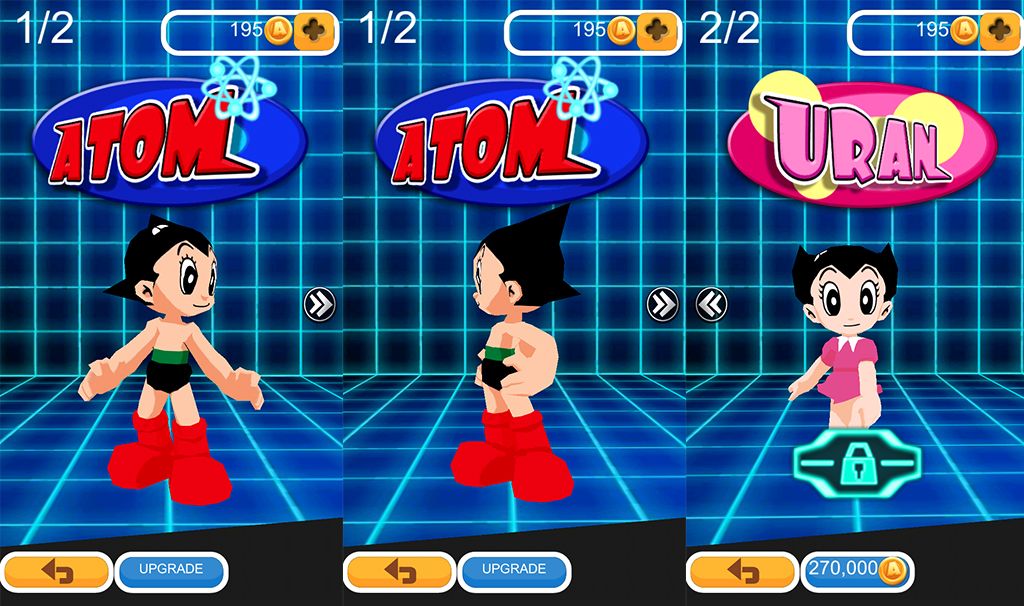Click the plus coin button above side-view Atom
This screenshot has height=606, width=1024.
click(658, 31)
